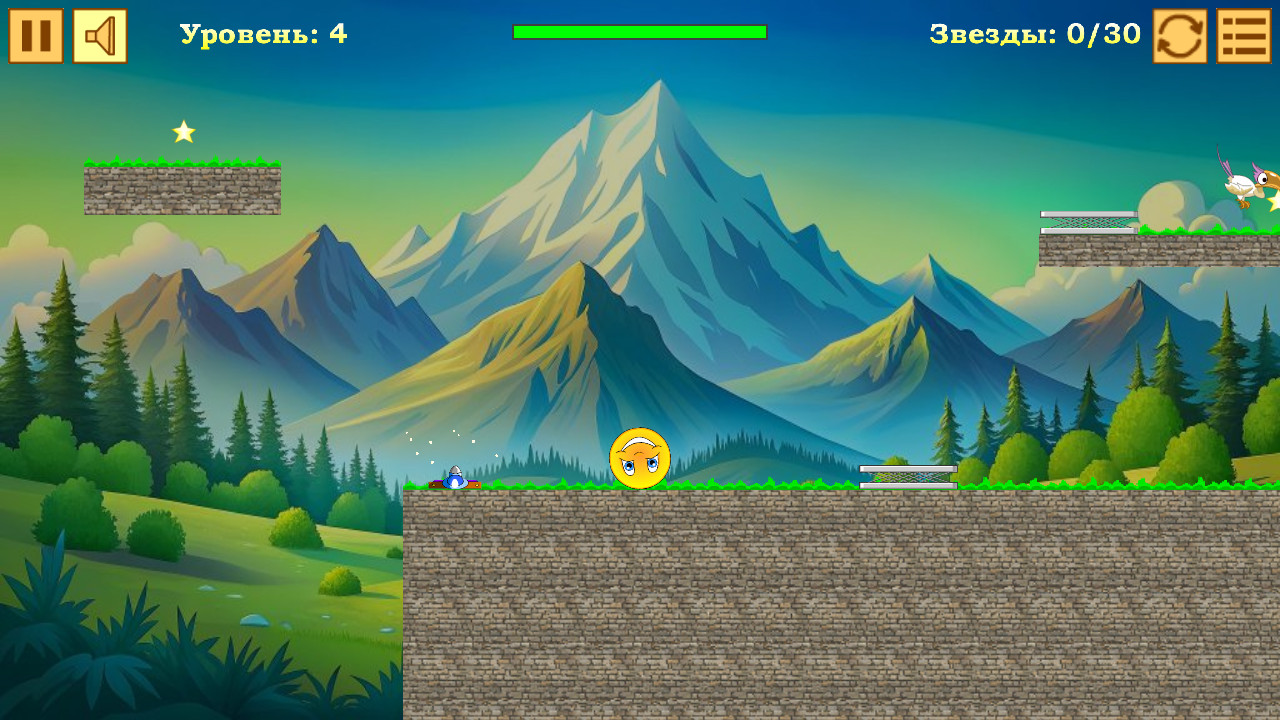The image size is (1280, 720).
Task: Click the small cannon near the ground ledge
Action: (x=456, y=478)
